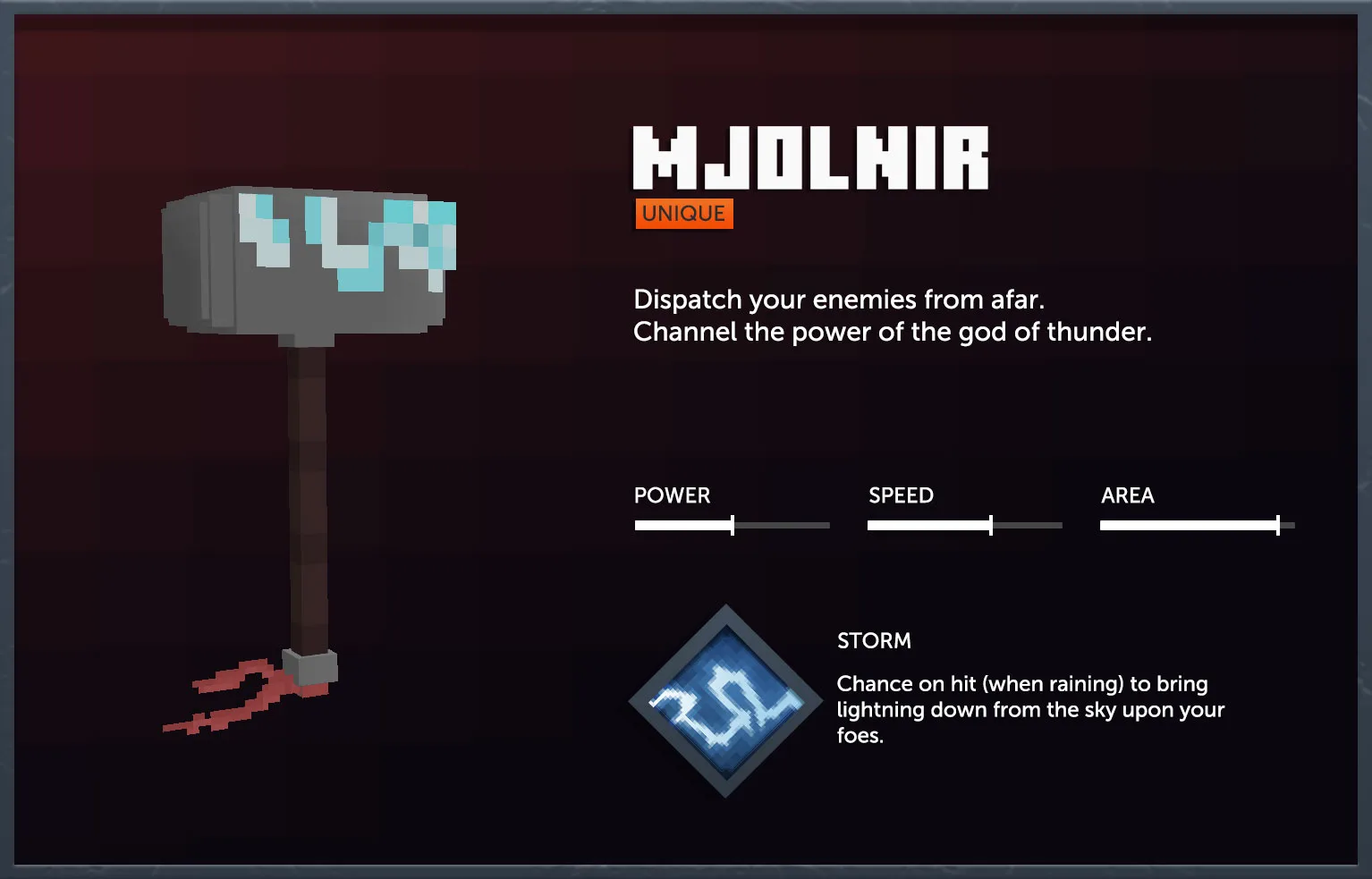Switch to the AREA stat tab
This screenshot has width=1372, height=879.
pos(1127,495)
